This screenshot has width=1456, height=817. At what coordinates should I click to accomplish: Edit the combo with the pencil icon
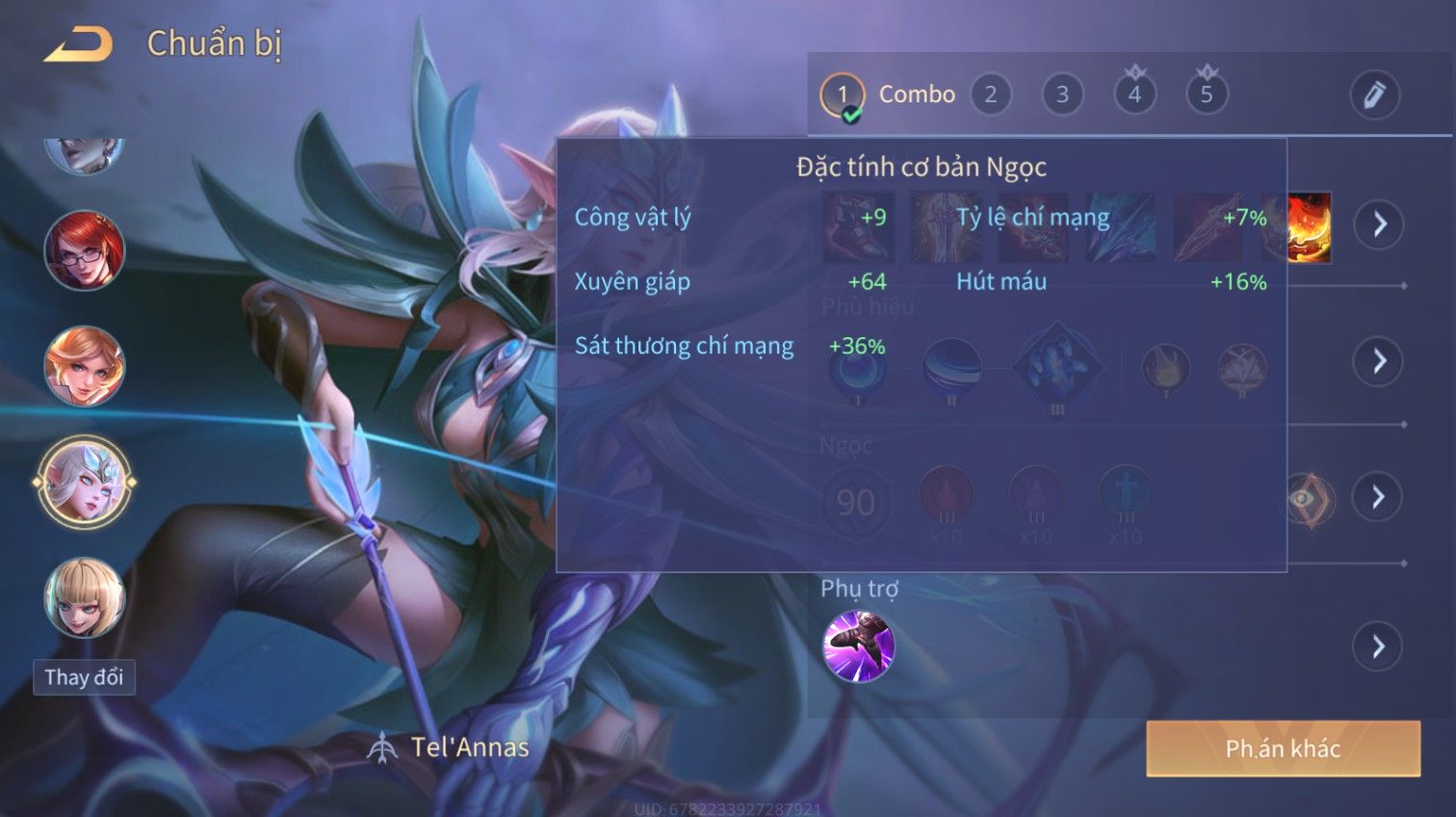click(x=1374, y=94)
